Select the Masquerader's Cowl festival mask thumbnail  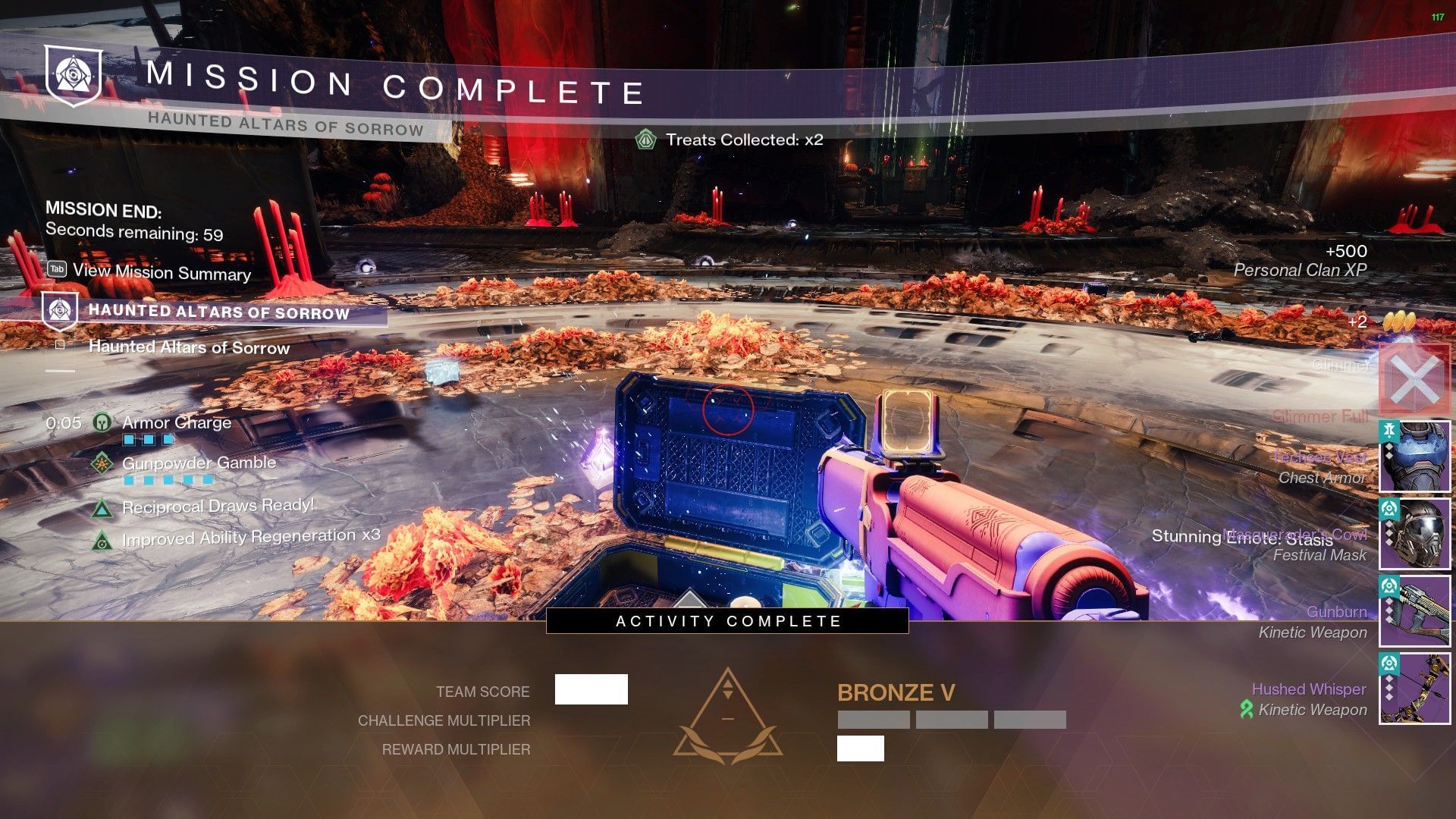(1414, 534)
